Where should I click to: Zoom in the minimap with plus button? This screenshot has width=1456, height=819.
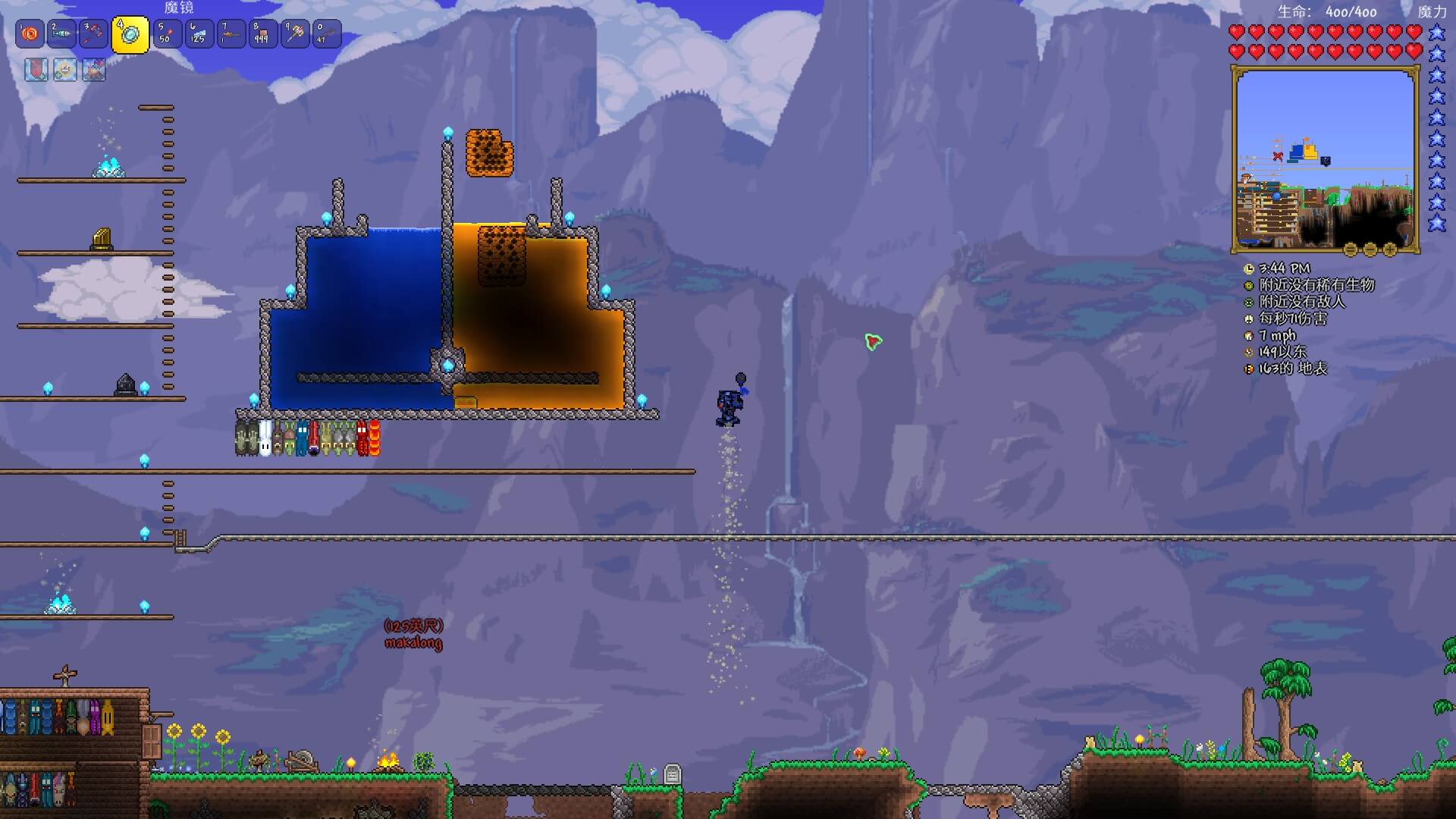coord(1390,249)
